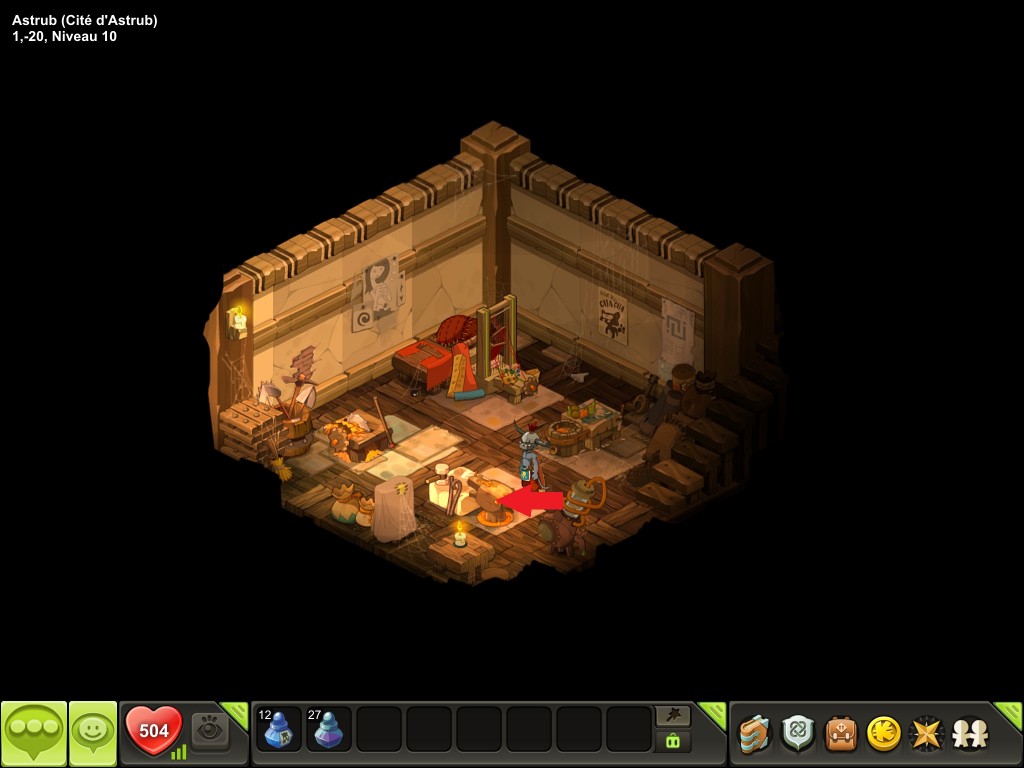Use the blue potion with count 12
This screenshot has height=768, width=1024.
coord(279,729)
